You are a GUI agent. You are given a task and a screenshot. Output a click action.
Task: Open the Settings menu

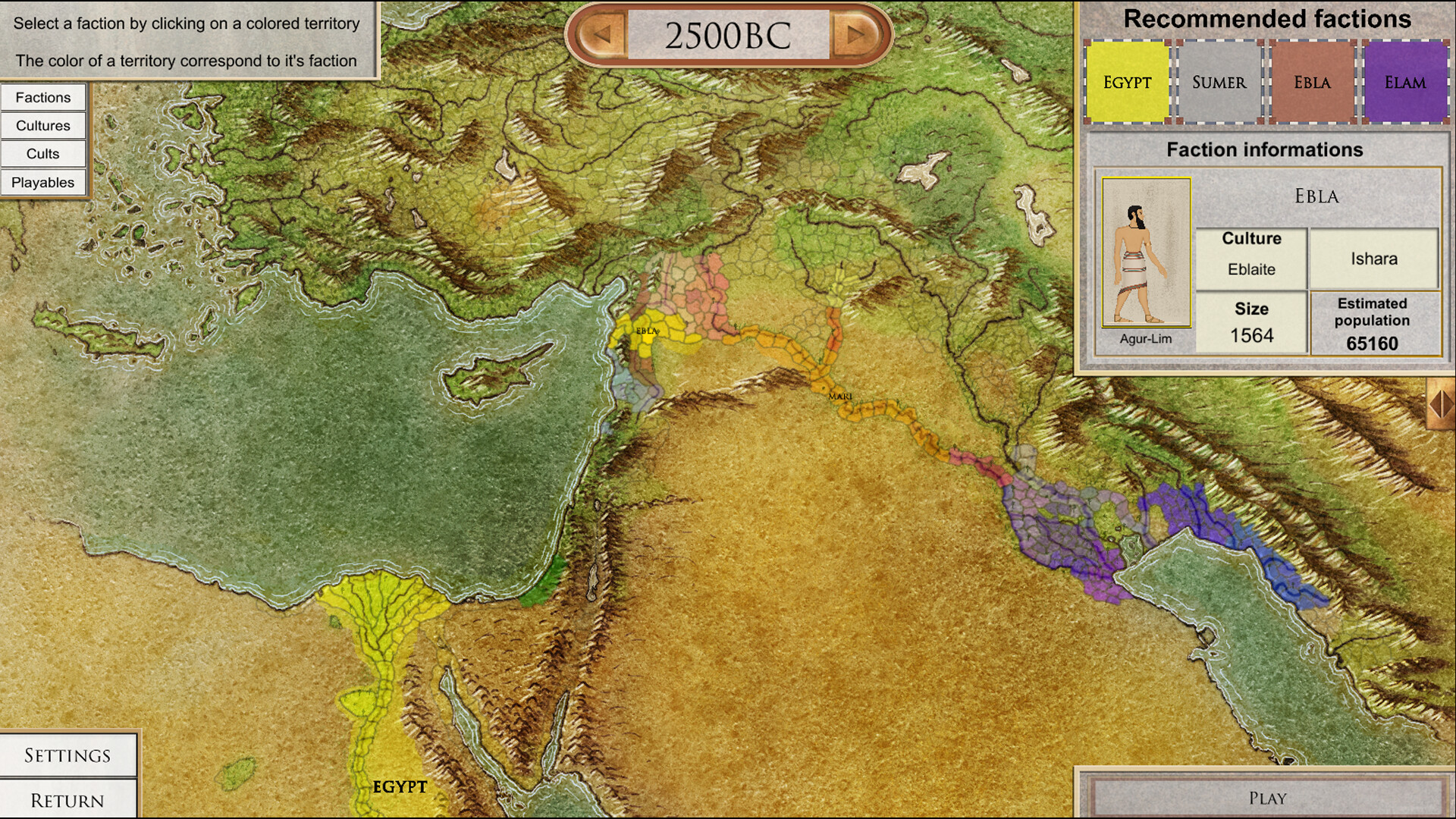coord(65,755)
